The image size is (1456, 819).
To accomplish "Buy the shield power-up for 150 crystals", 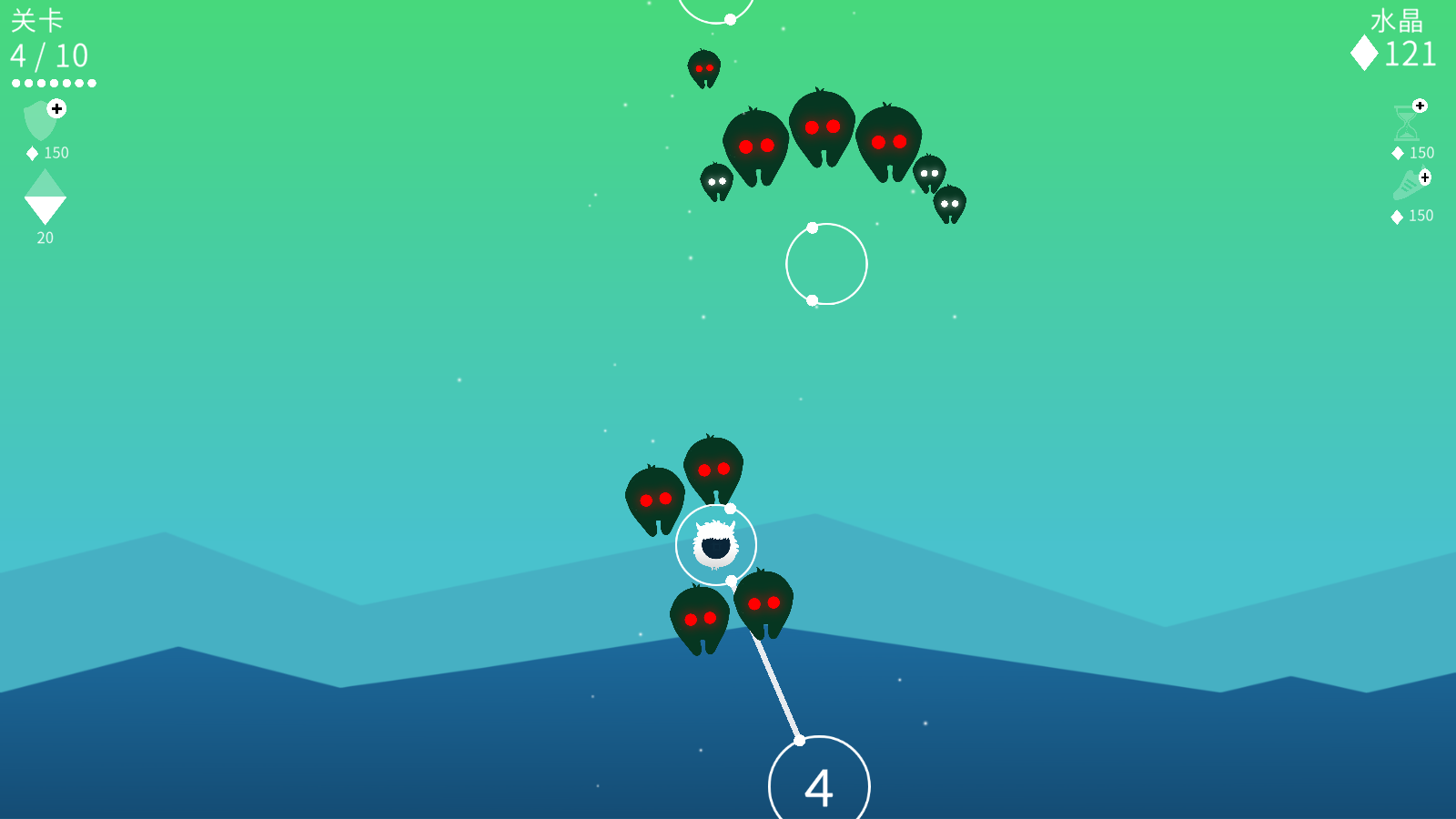I will click(x=44, y=121).
